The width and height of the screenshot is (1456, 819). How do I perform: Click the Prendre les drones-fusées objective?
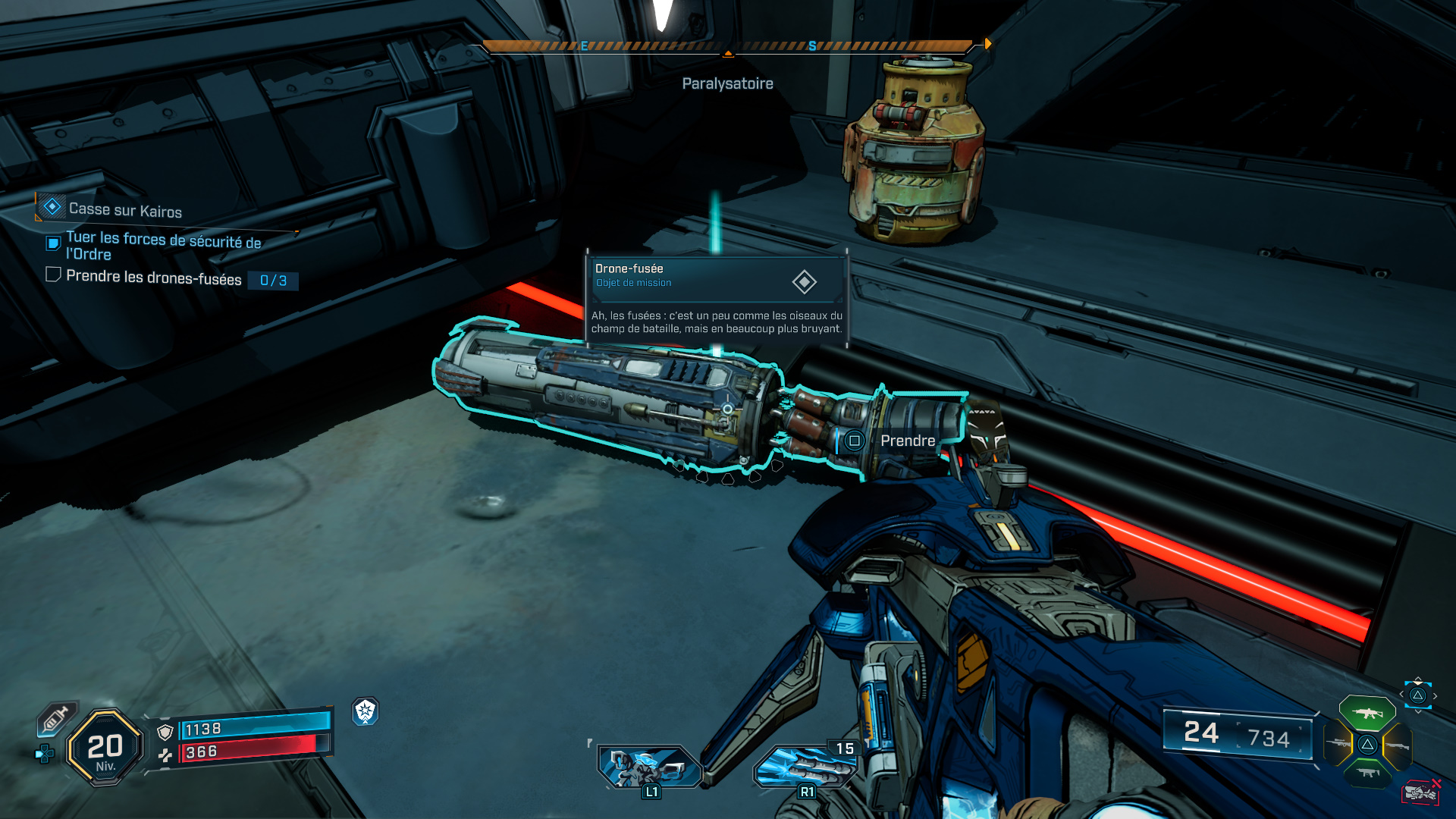tap(153, 278)
